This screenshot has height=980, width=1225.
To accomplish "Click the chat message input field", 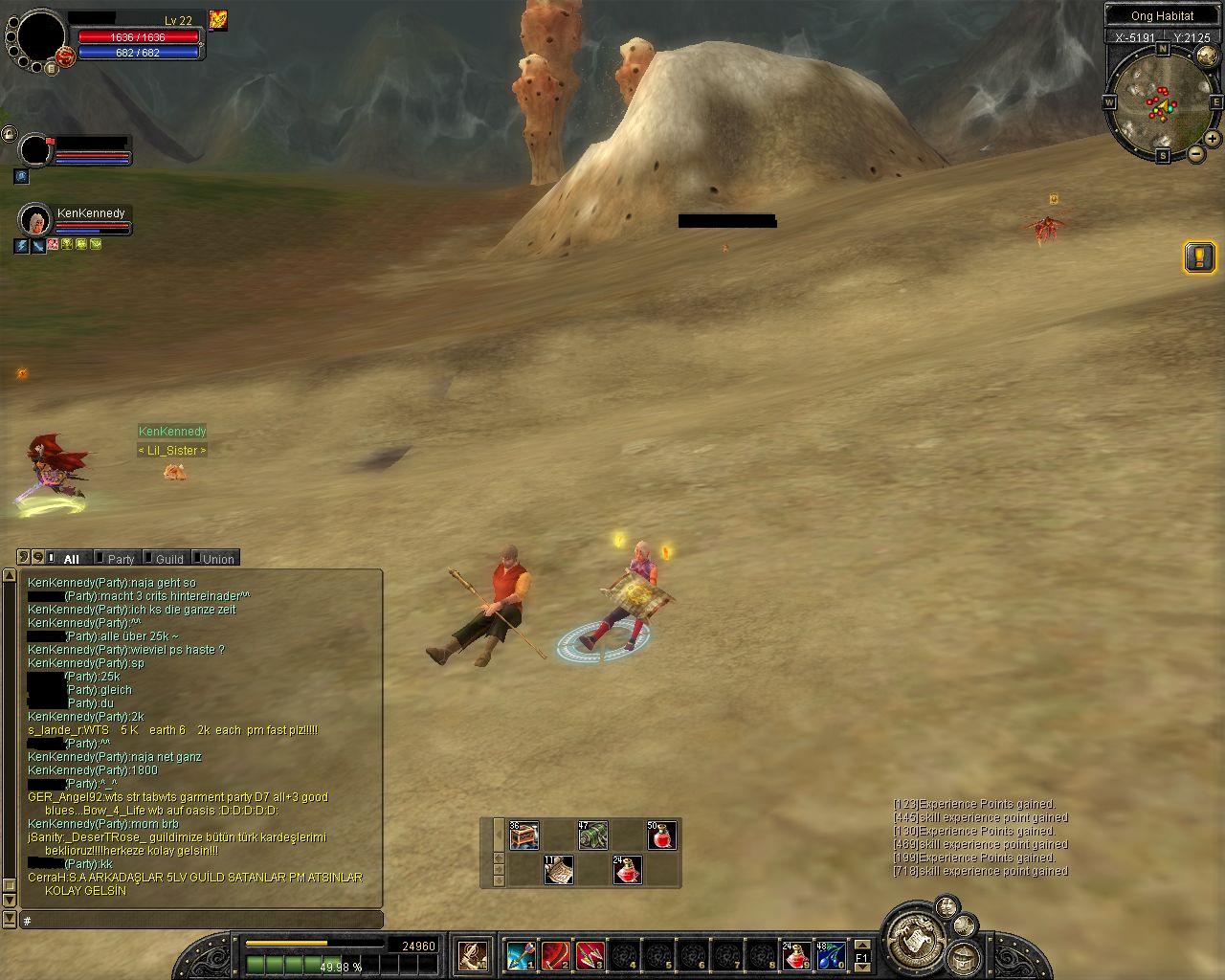I will pos(199,920).
